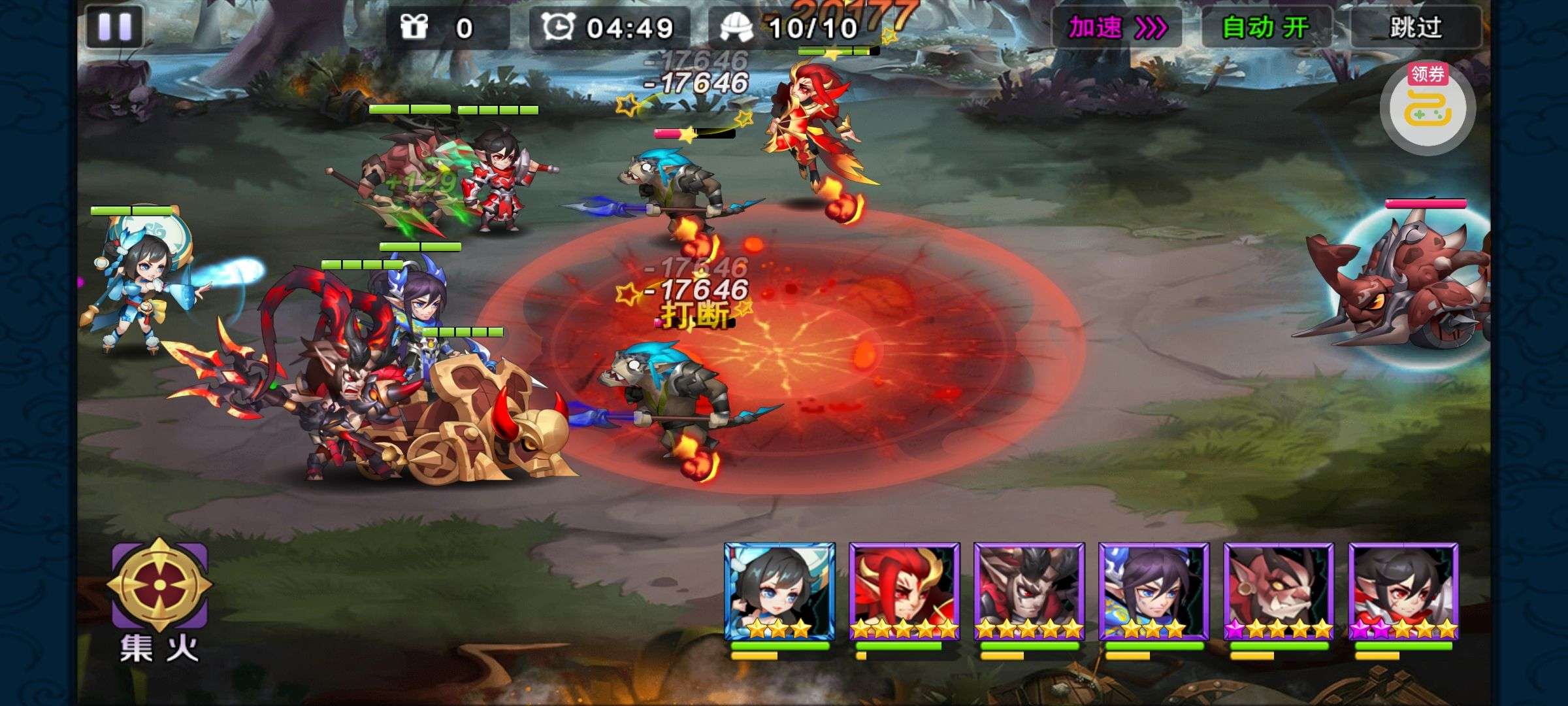The height and width of the screenshot is (706, 1568).
Task: Tap the 加速 speed-up button
Action: tap(1117, 28)
